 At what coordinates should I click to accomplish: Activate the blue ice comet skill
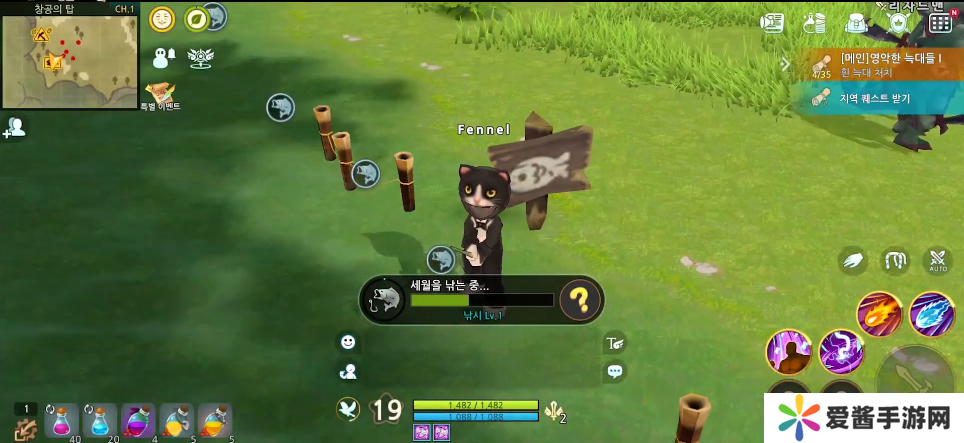coord(932,314)
